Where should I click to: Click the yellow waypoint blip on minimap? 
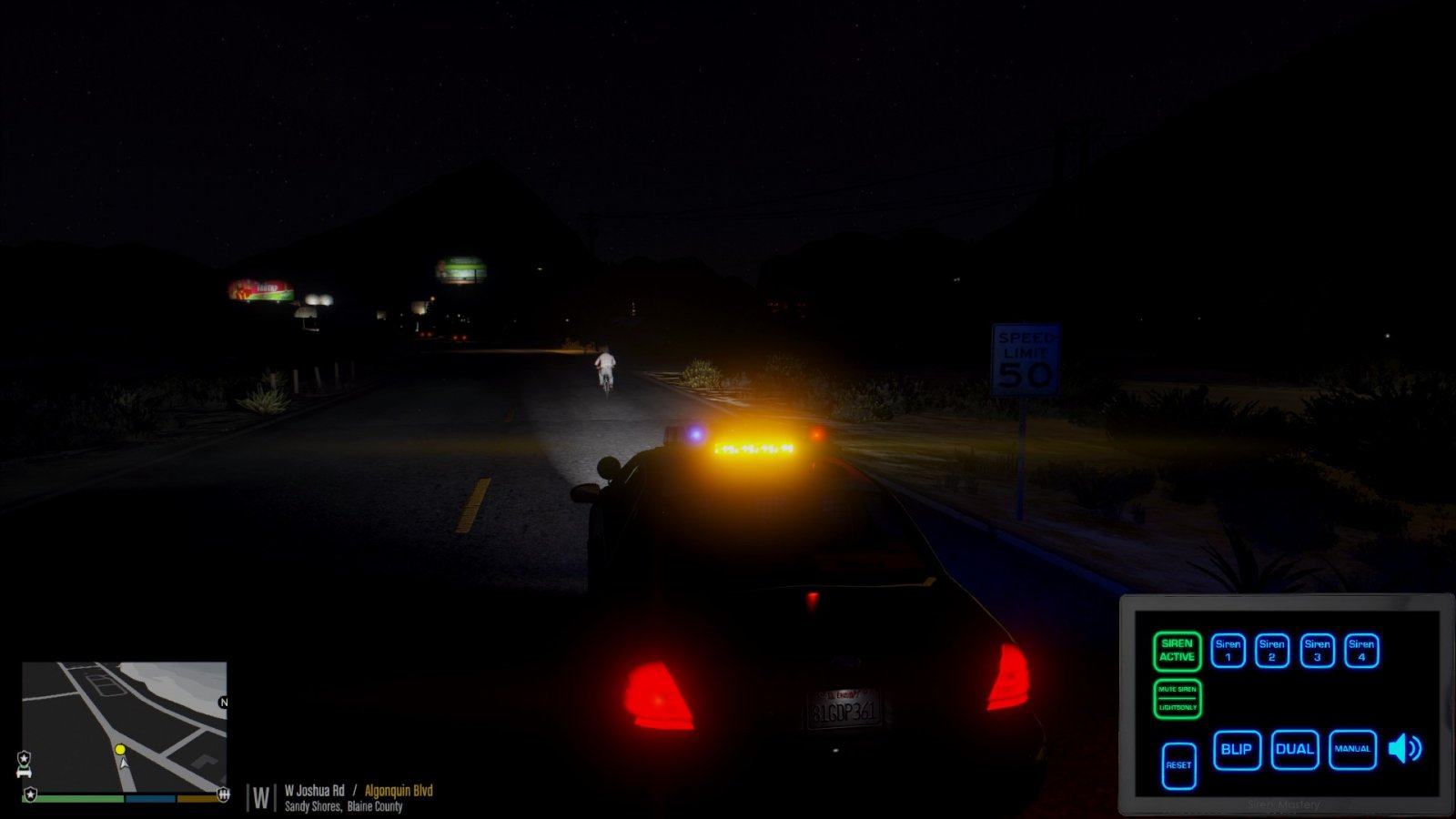[120, 749]
